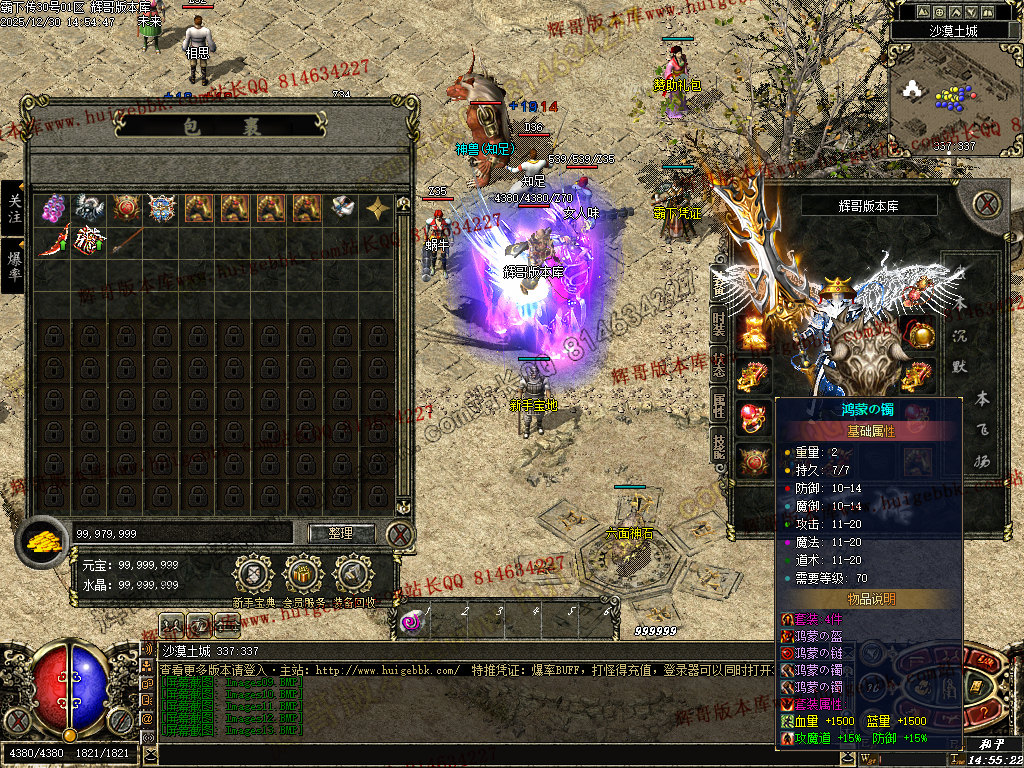Viewport: 1024px width, 768px height.
Task: Close the character equipment panel
Action: tap(987, 205)
